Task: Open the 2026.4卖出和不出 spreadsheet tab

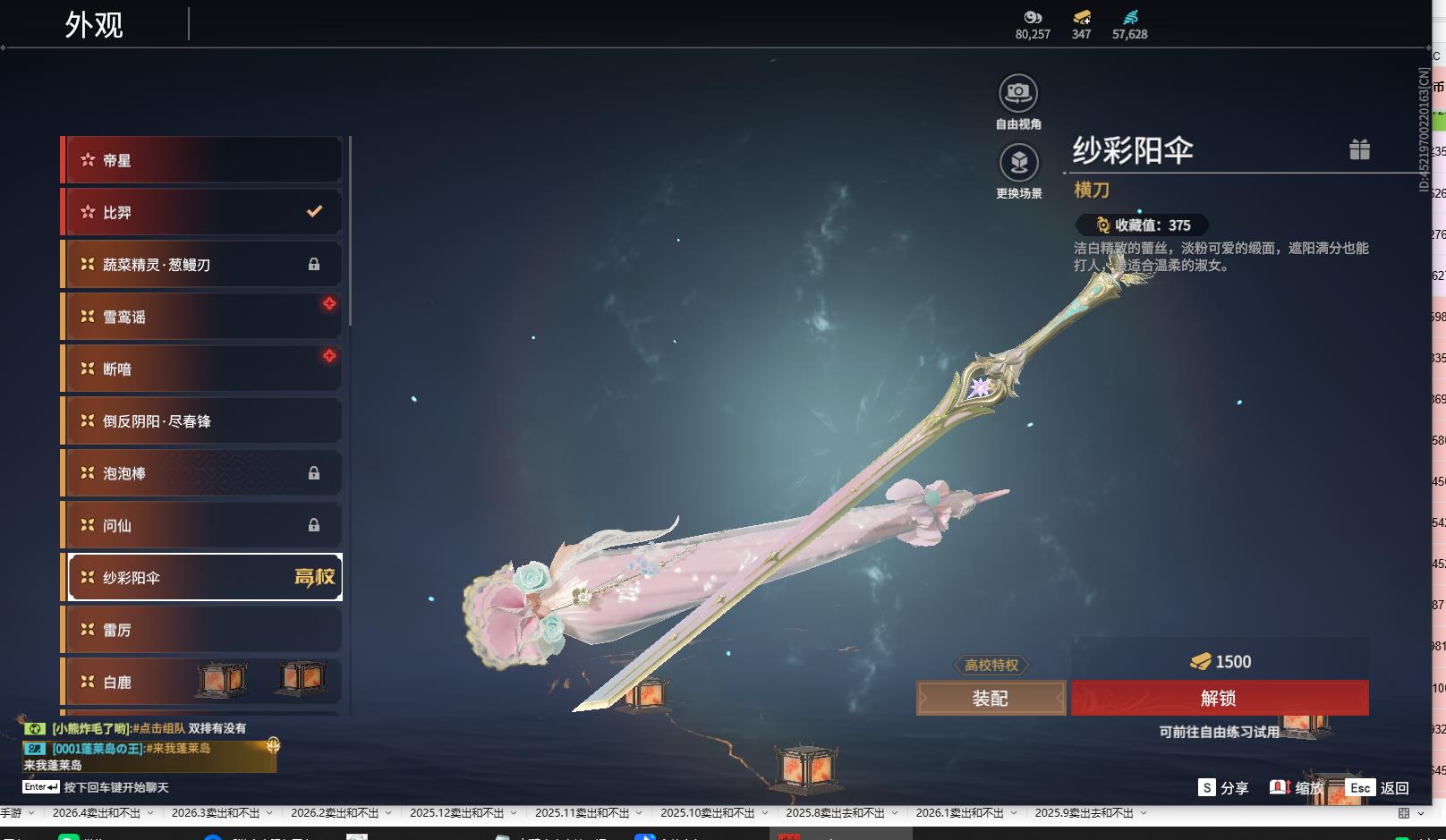Action: pos(97,813)
